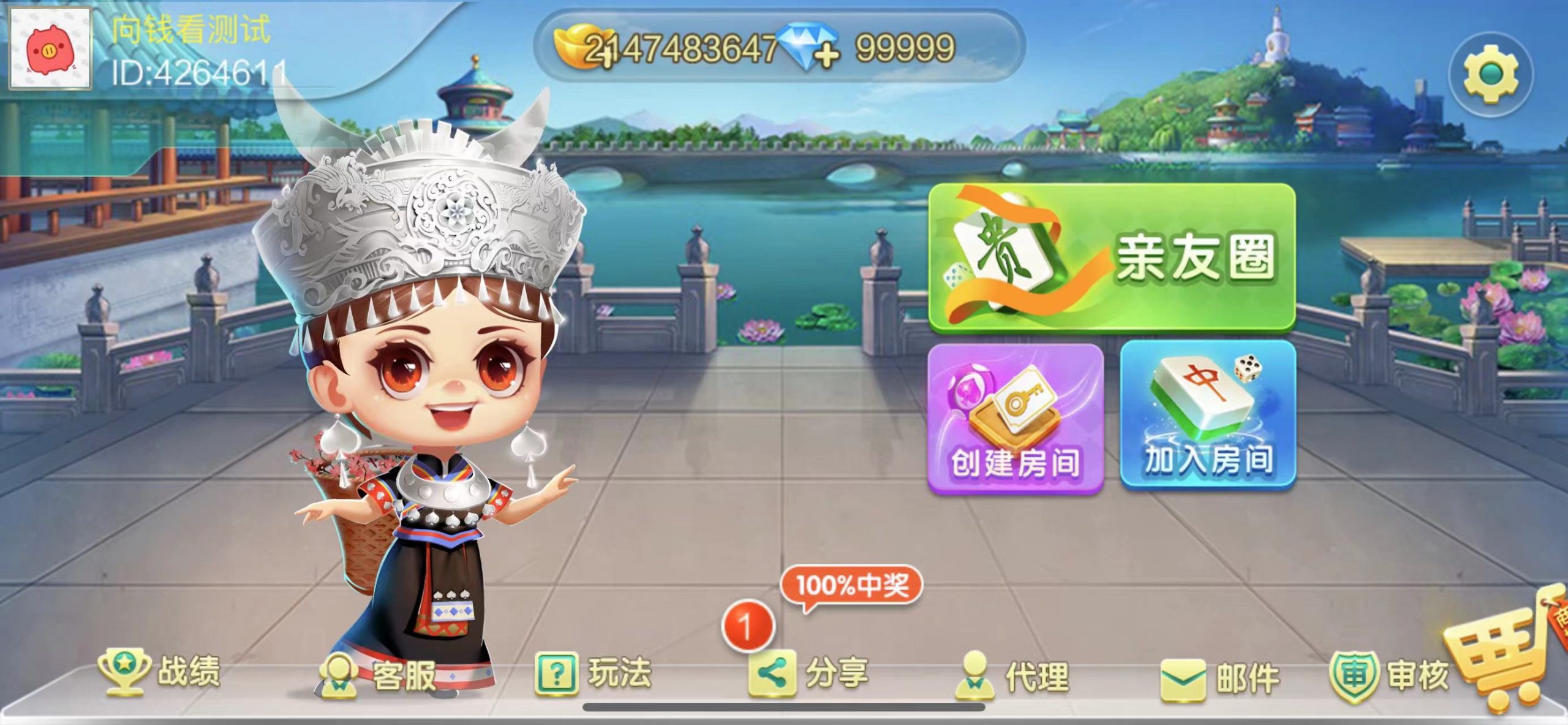Show the 玩法 rules guide
Image resolution: width=1568 pixels, height=725 pixels.
593,673
